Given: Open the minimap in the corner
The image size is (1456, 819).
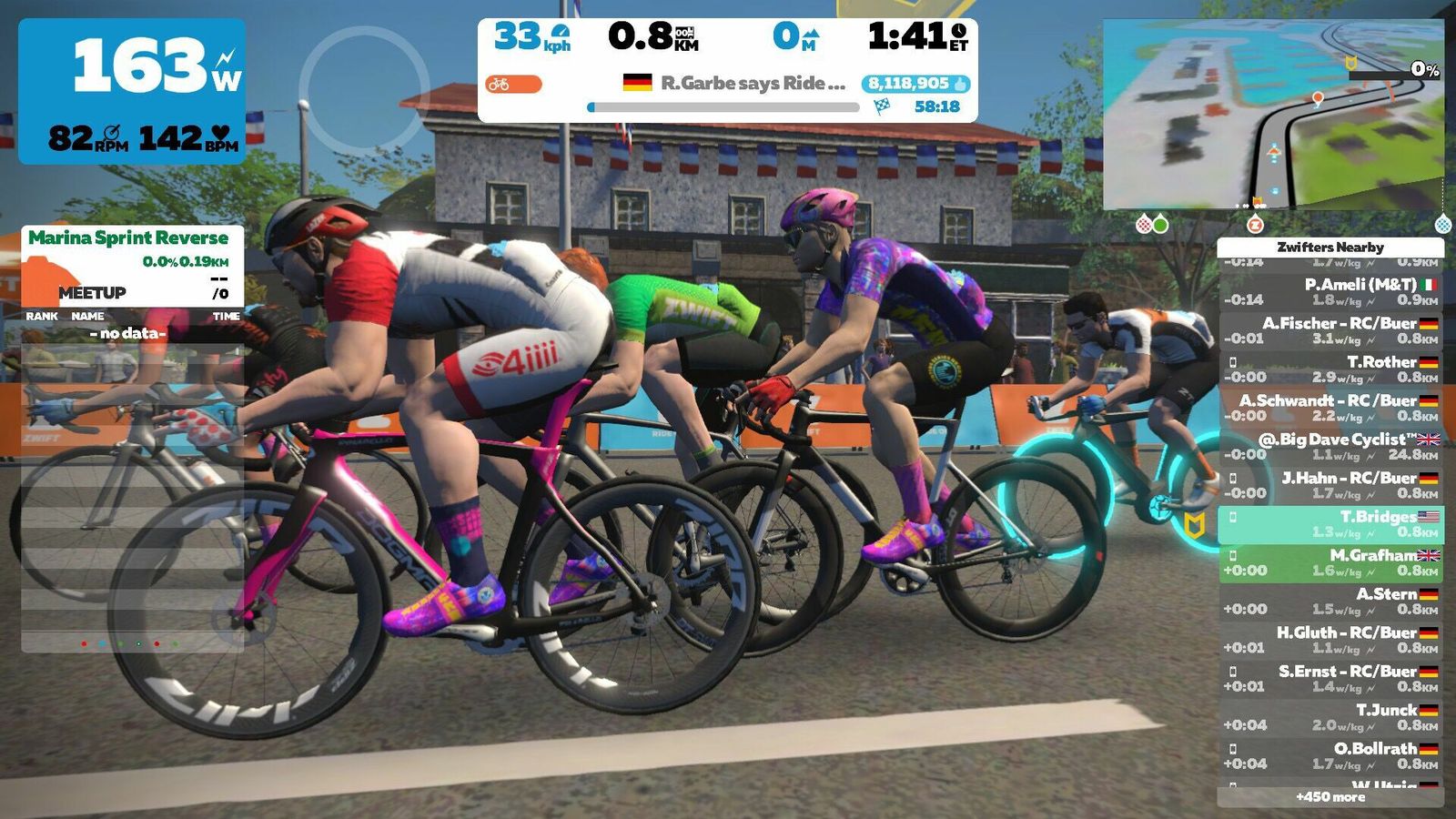Looking at the screenshot, I should pyautogui.click(x=1272, y=115).
